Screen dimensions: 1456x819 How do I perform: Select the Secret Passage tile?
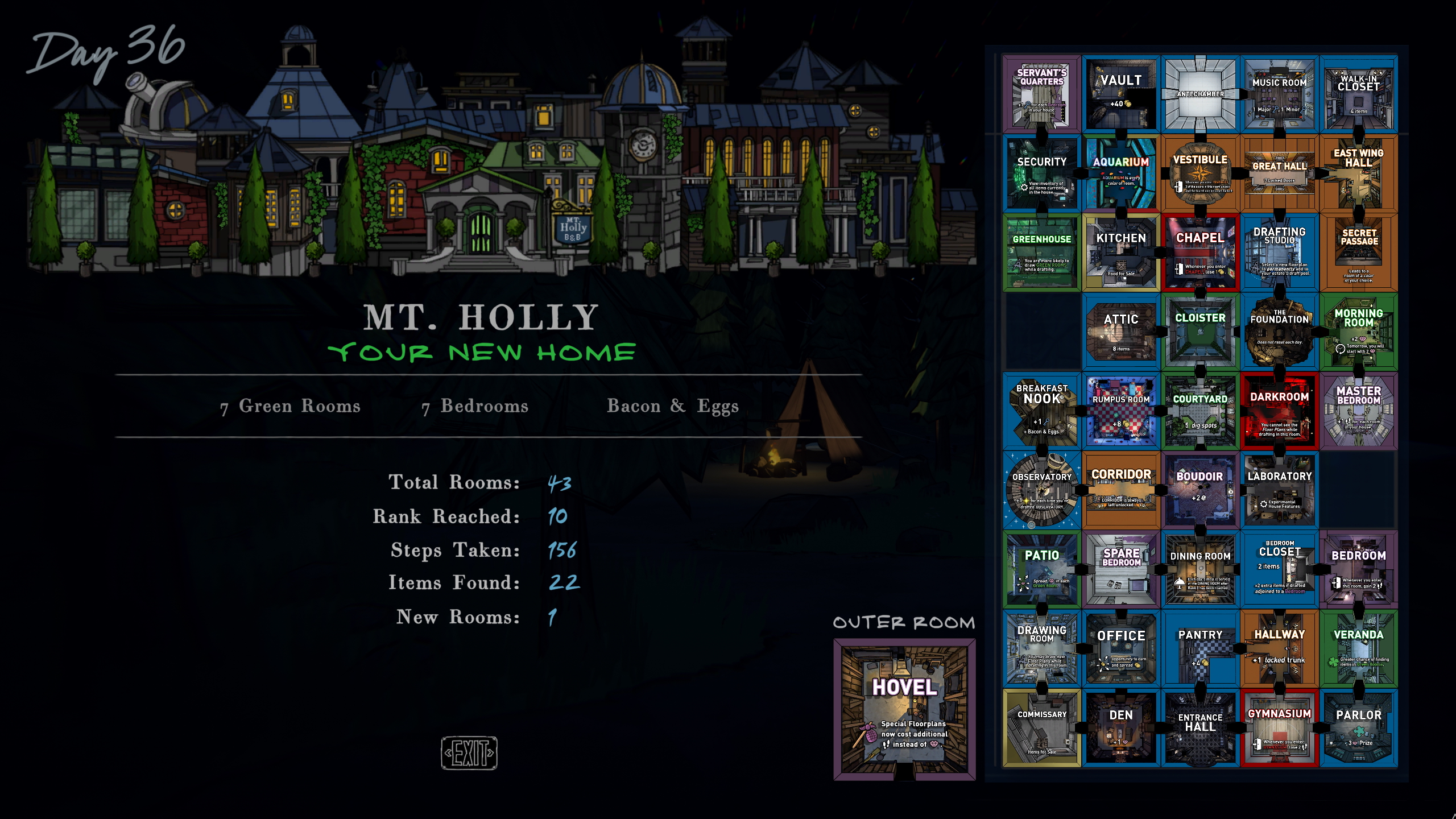1358,253
